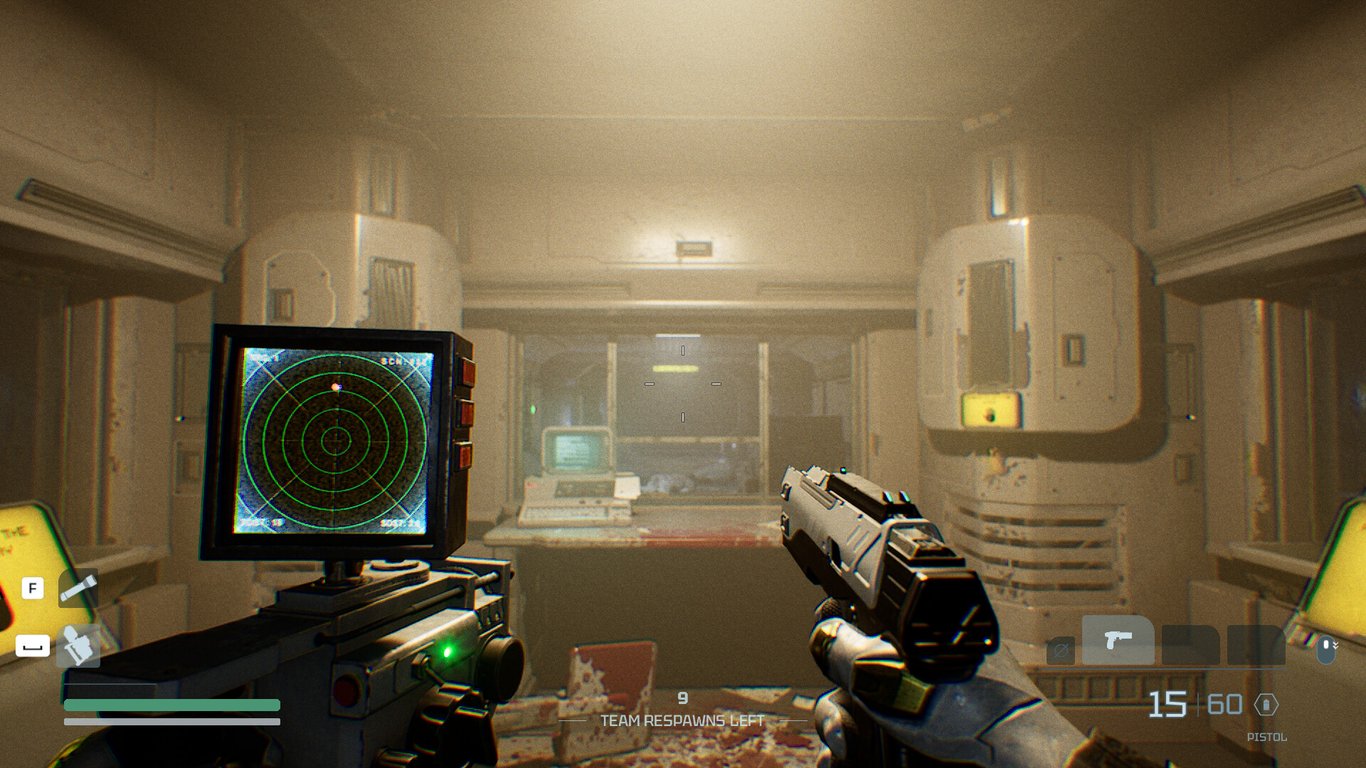The height and width of the screenshot is (768, 1366).
Task: Click the F keybind prompt box
Action: point(33,588)
